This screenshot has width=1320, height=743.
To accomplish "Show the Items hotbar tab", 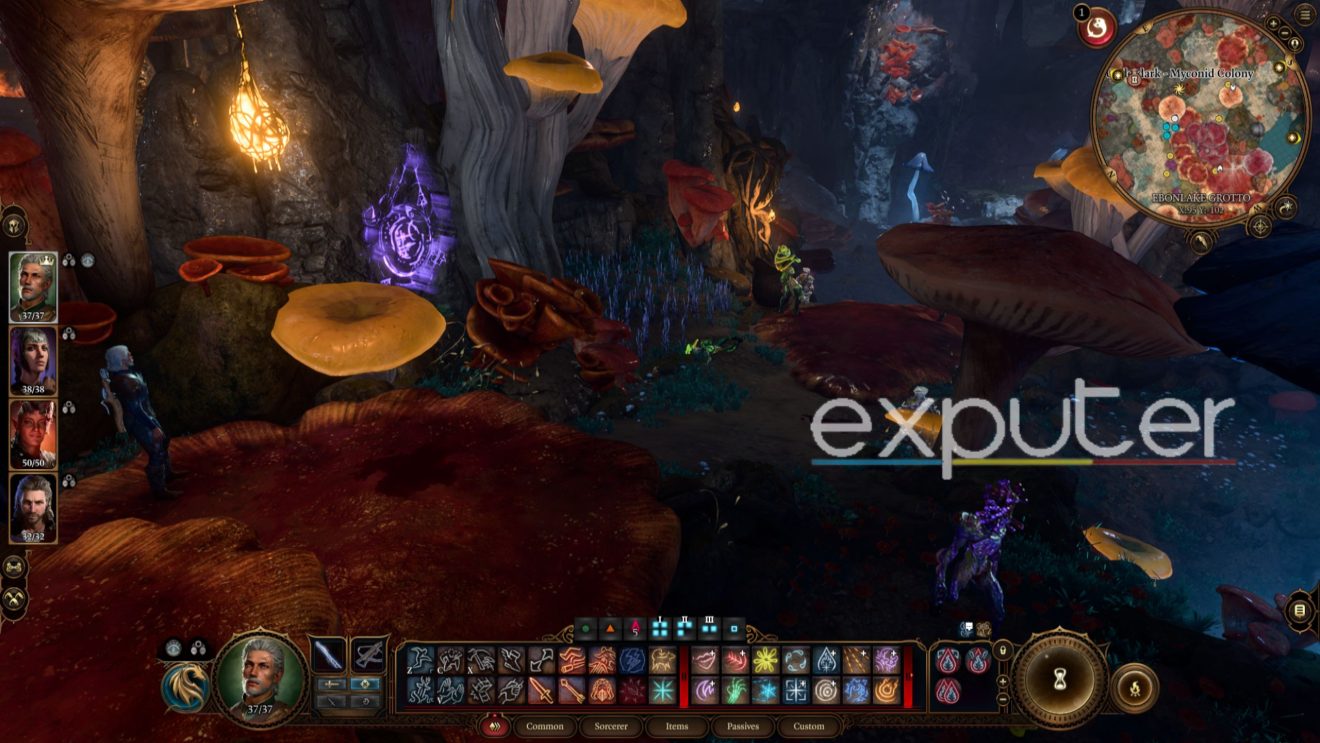I will 676,726.
